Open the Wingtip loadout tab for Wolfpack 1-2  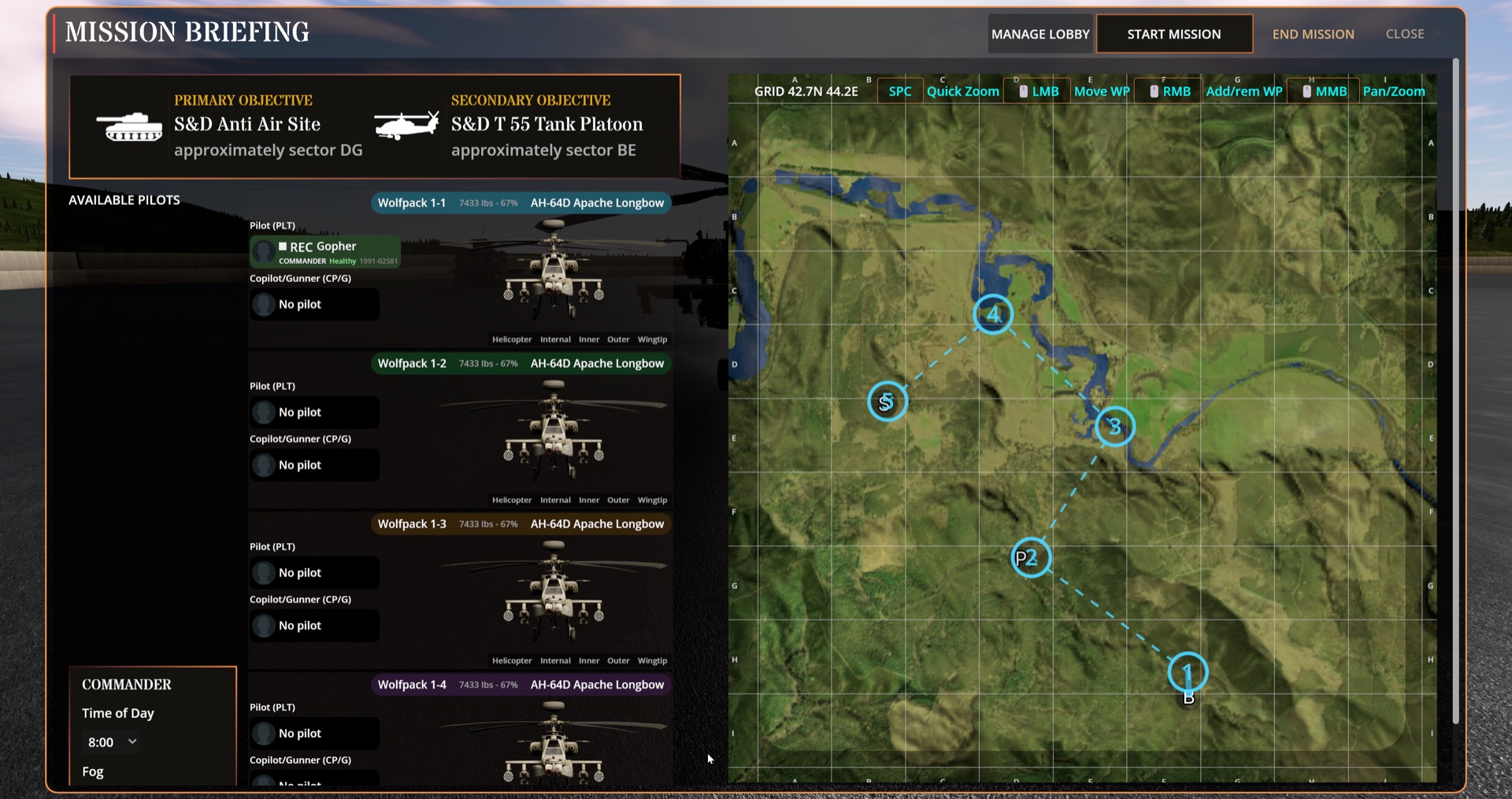(652, 500)
